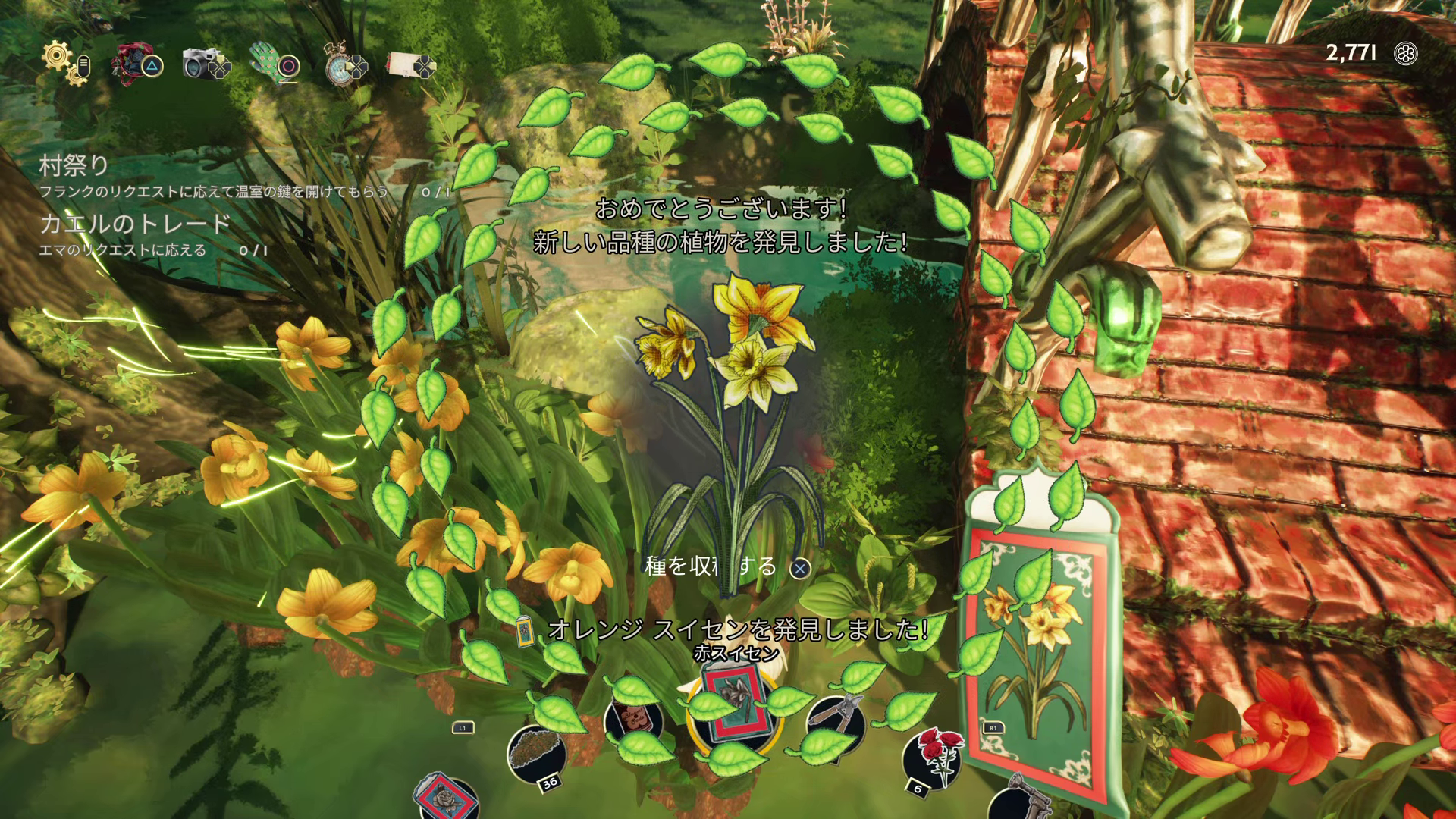Viewport: 1456px width, 819px height.
Task: Select the カエルのトレード quest entry
Action: click(135, 224)
